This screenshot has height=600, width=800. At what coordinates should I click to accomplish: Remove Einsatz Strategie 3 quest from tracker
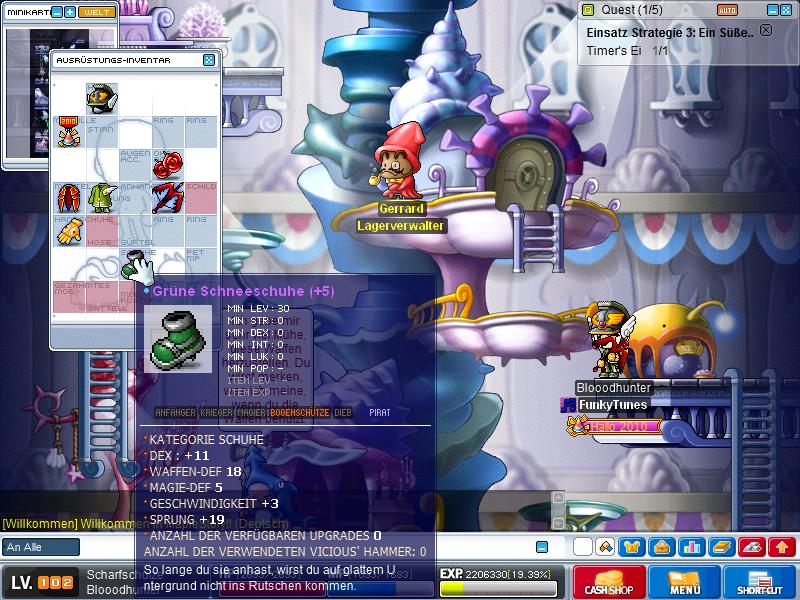[766, 30]
